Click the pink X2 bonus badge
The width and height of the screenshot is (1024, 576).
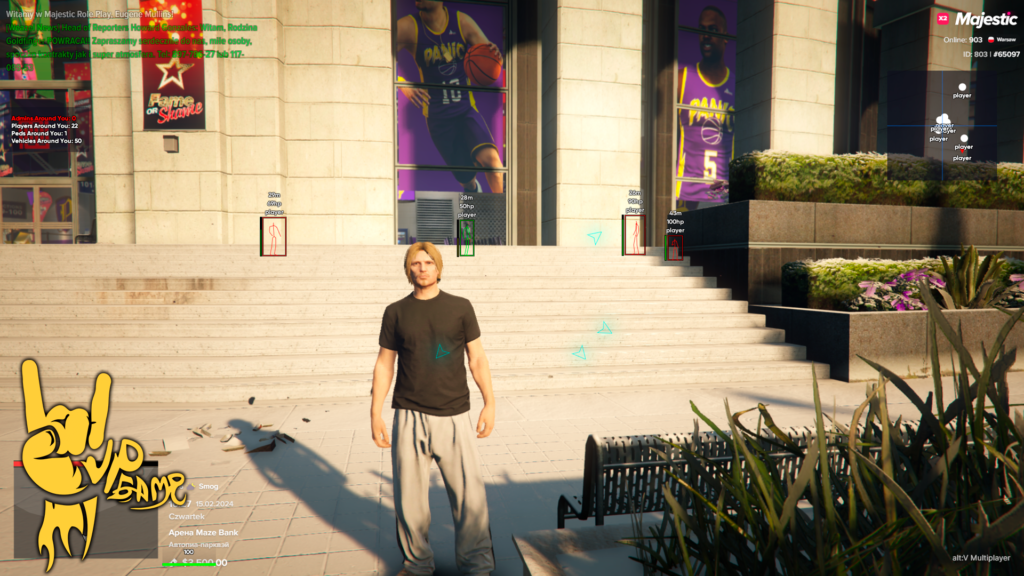(941, 19)
